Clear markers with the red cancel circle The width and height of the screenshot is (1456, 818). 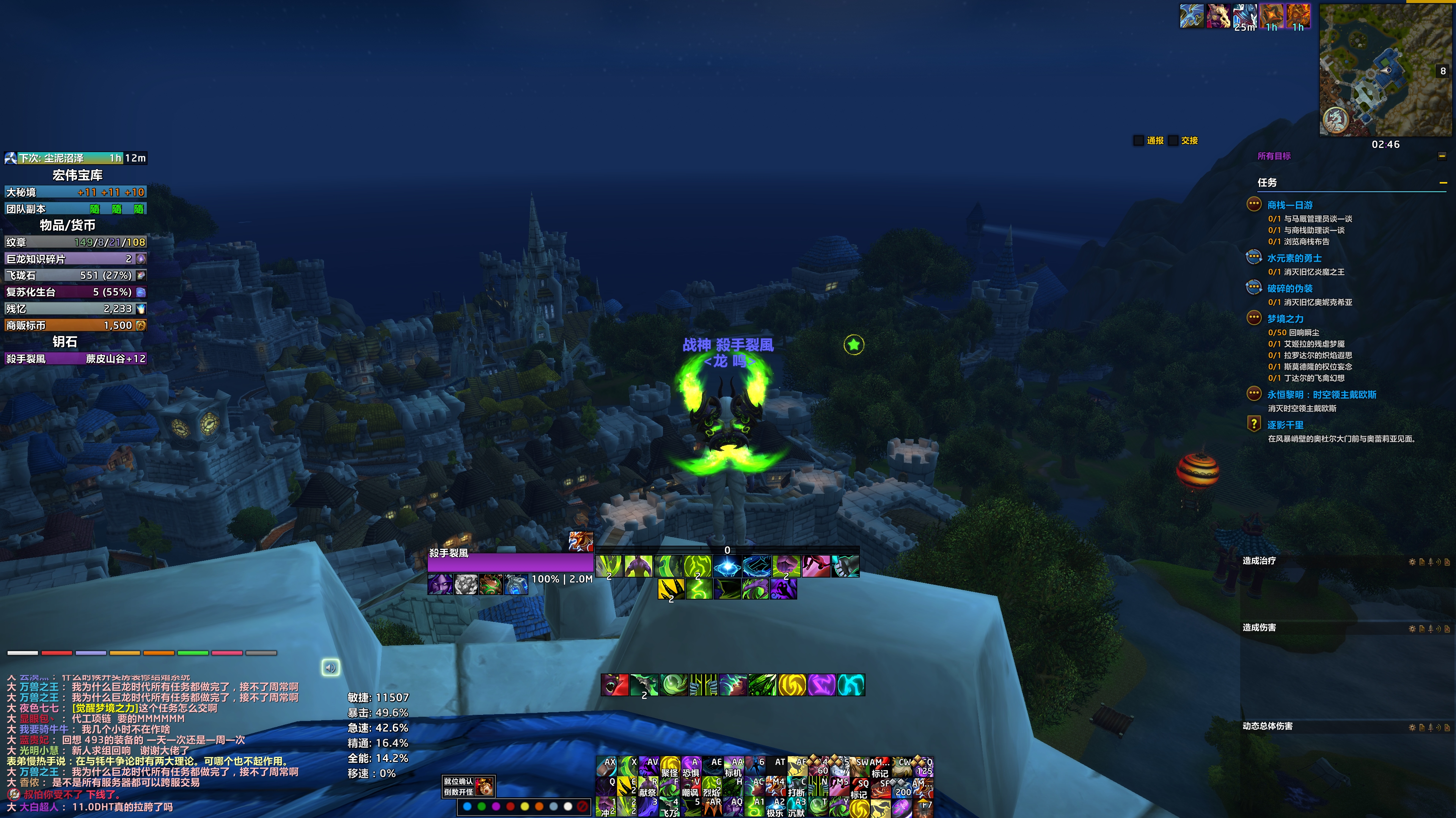pos(582,806)
